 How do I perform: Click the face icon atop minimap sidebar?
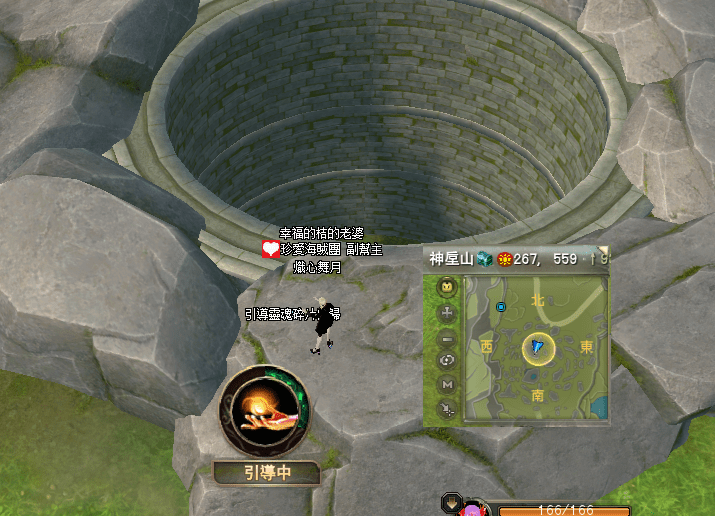(x=446, y=288)
